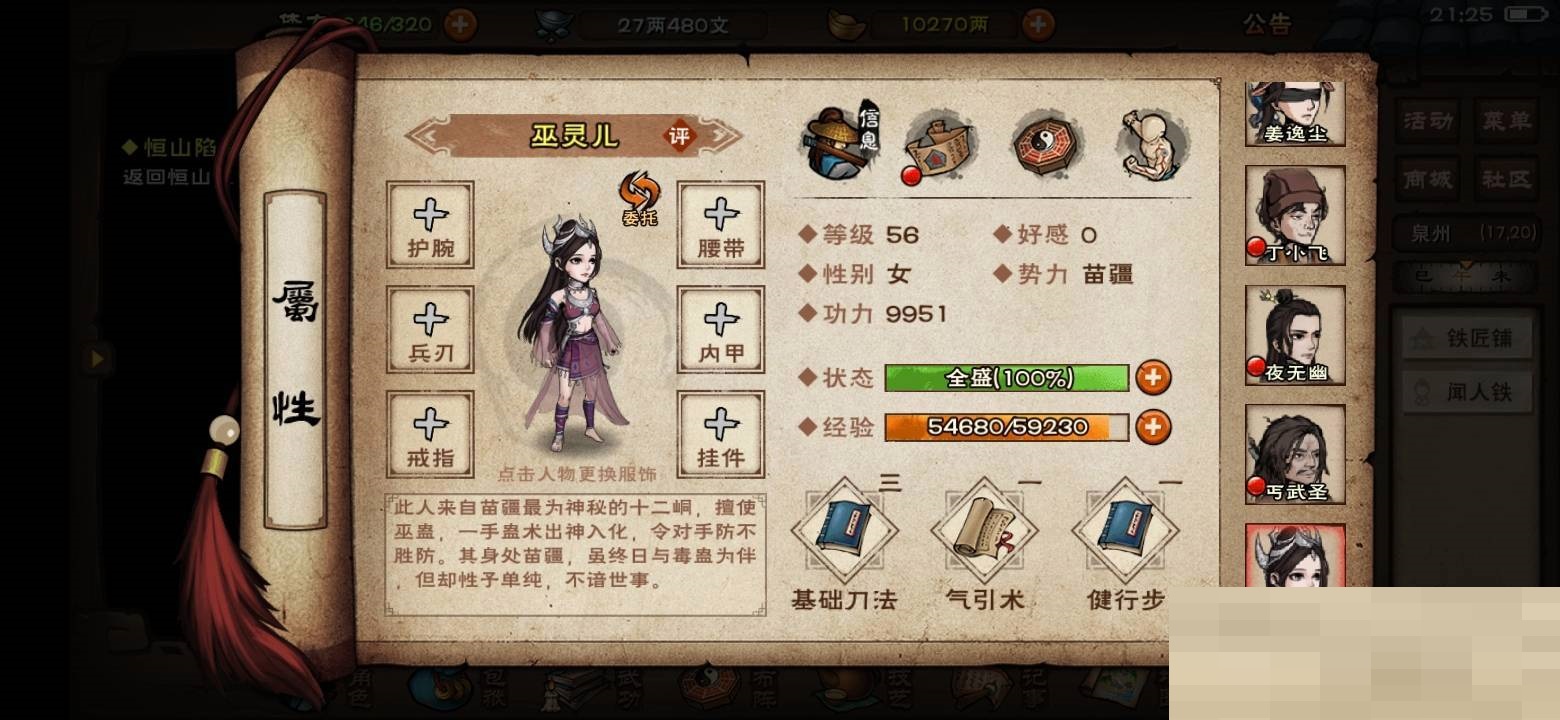The image size is (1560, 720).
Task: Tap the plus button beside the experience bar
Action: tap(1155, 427)
